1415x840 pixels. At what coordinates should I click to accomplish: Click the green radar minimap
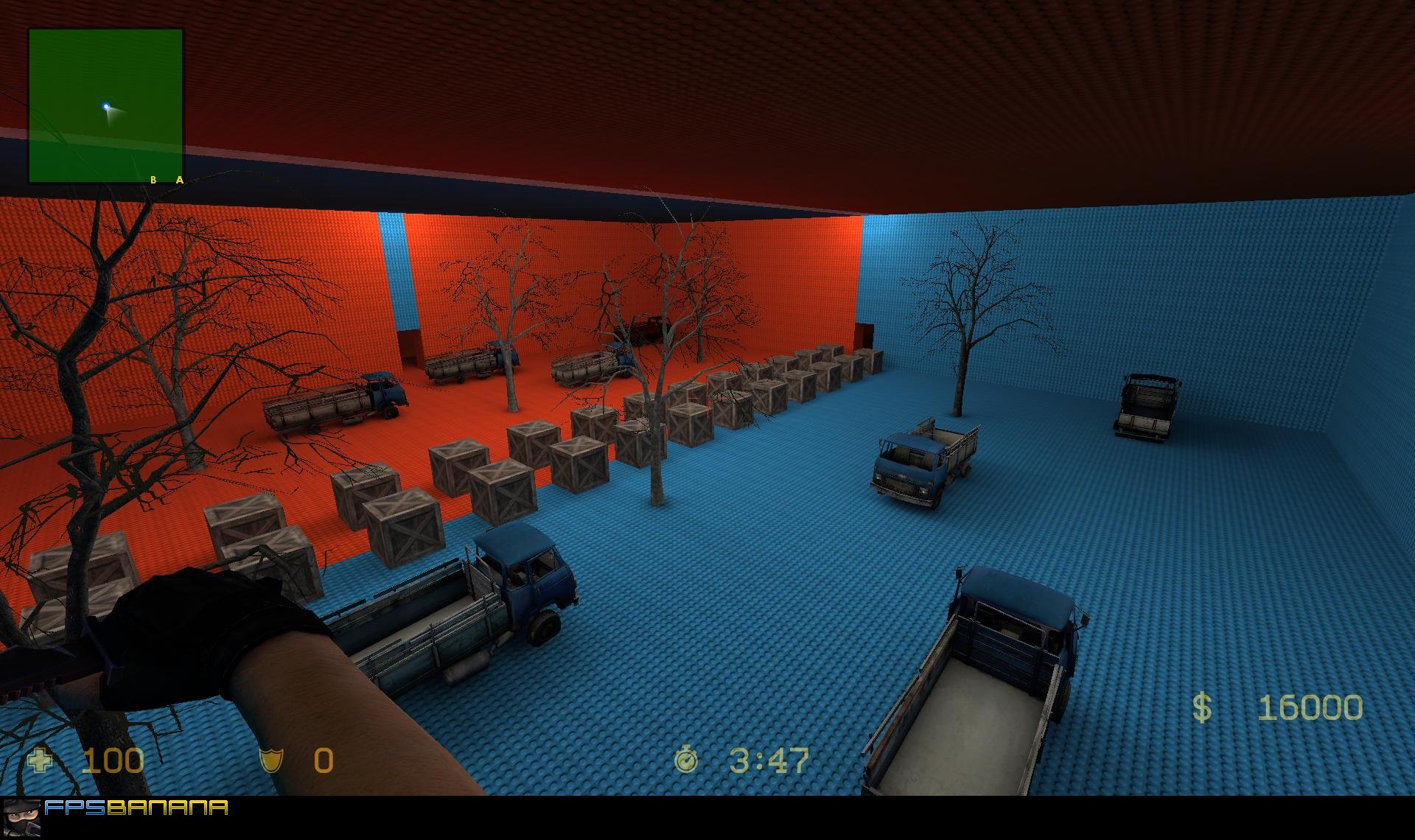point(105,105)
